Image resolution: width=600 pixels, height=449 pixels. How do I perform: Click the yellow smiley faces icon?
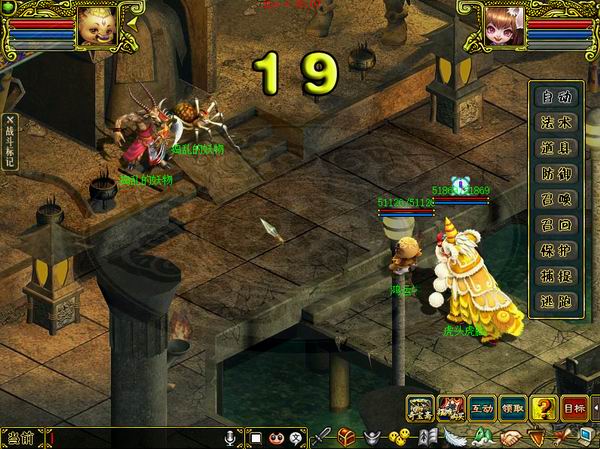coord(399,437)
